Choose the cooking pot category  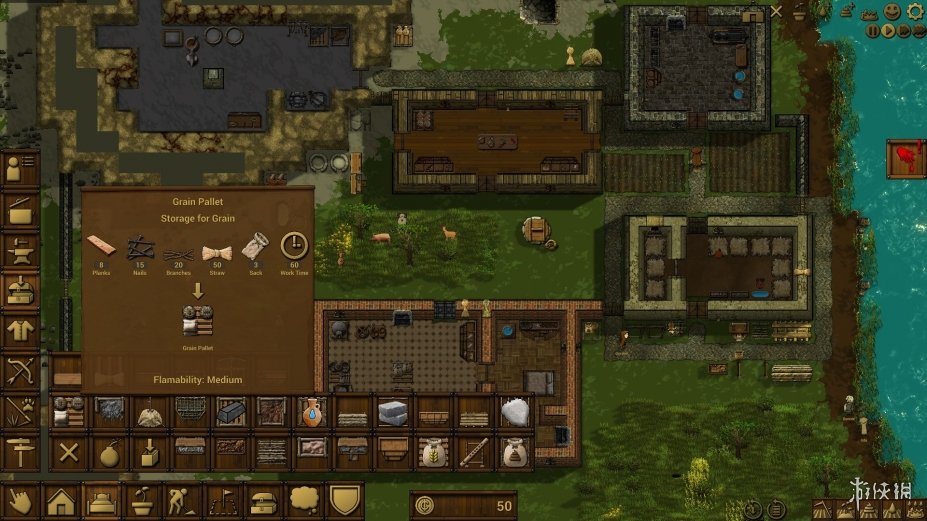(x=20, y=210)
